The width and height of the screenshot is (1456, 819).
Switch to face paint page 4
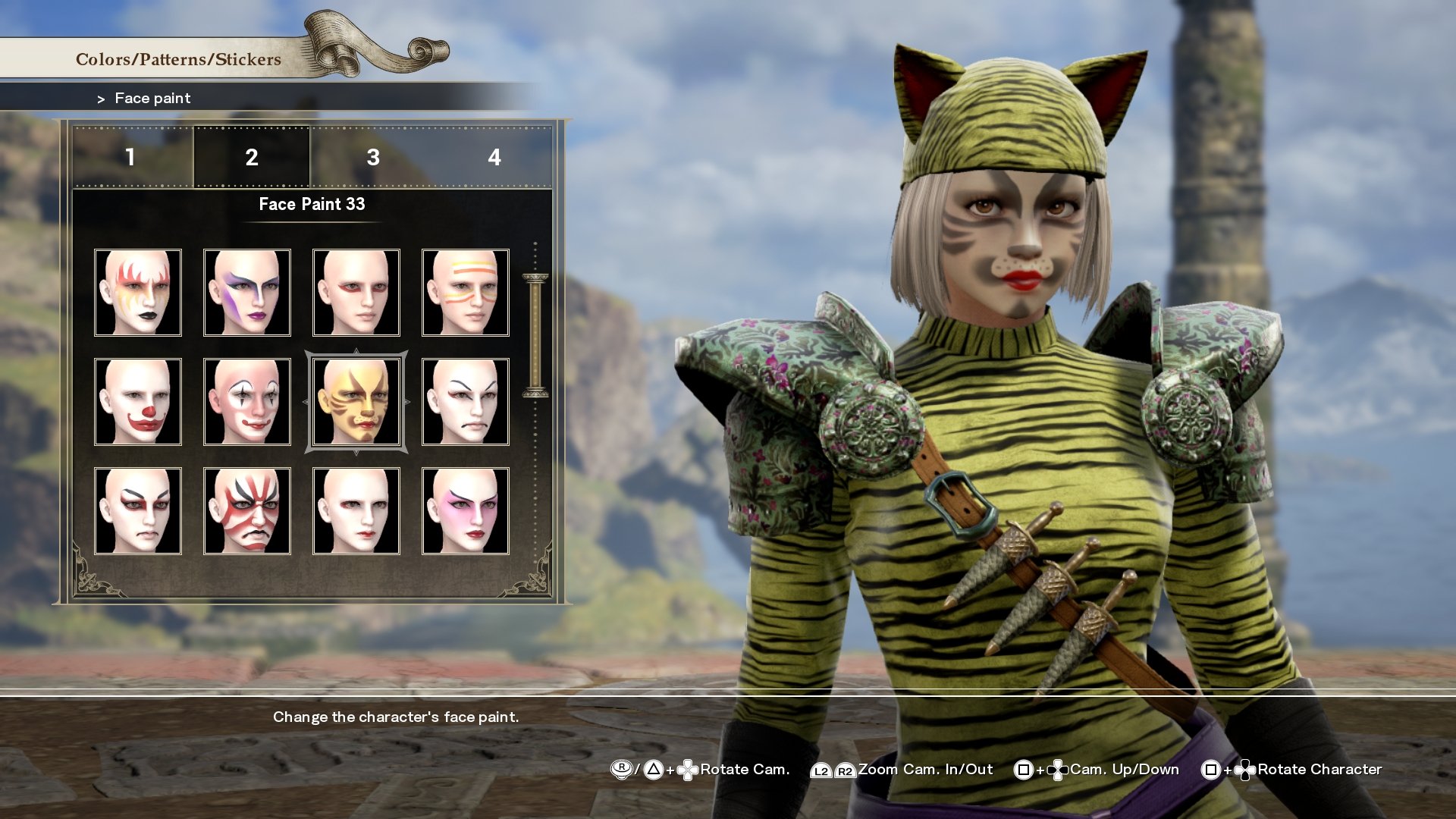coord(493,159)
